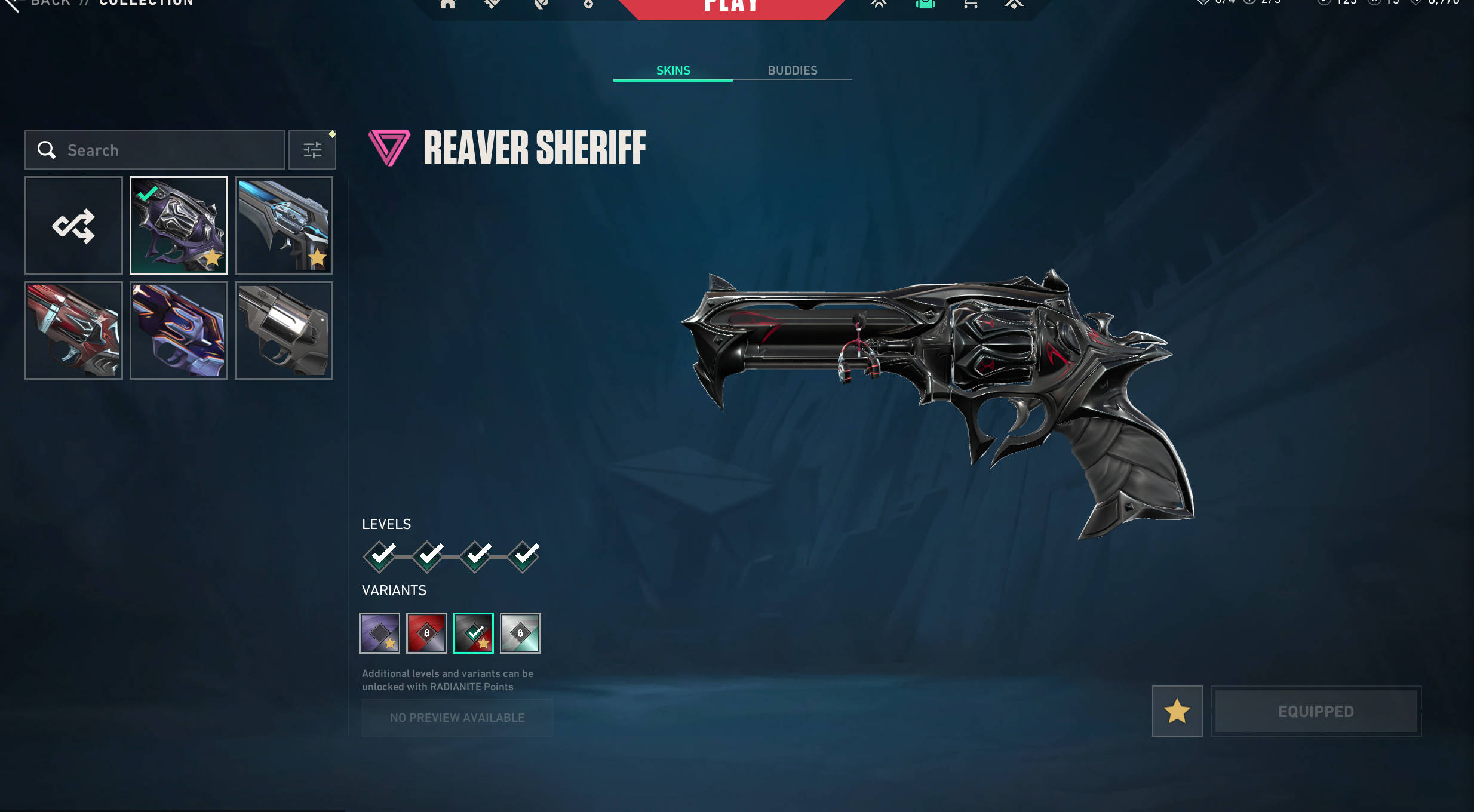The width and height of the screenshot is (1474, 812).
Task: Choose the purple and orange Sheriff skin
Action: click(x=179, y=330)
